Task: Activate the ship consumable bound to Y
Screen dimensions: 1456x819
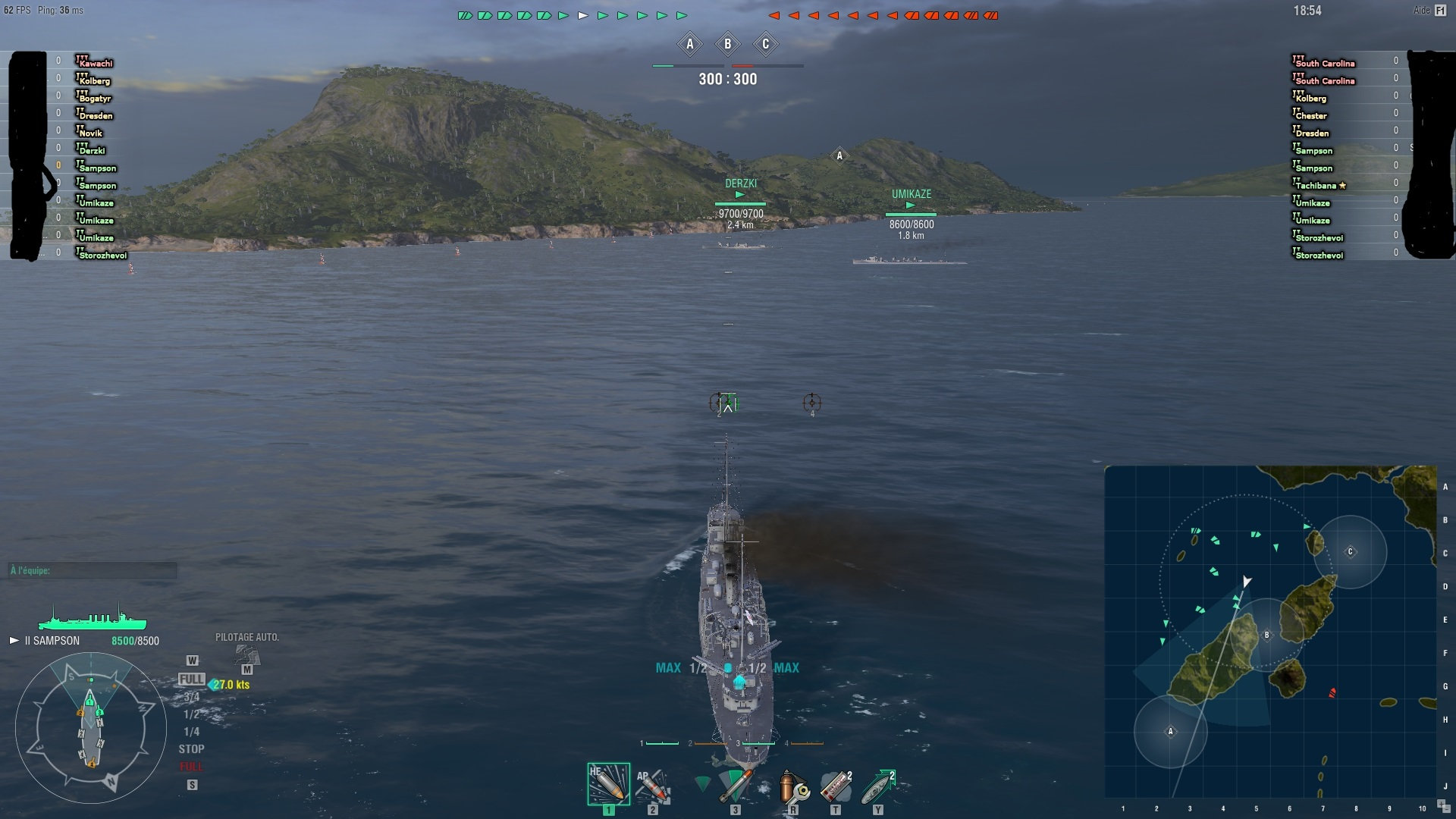Action: point(876,786)
